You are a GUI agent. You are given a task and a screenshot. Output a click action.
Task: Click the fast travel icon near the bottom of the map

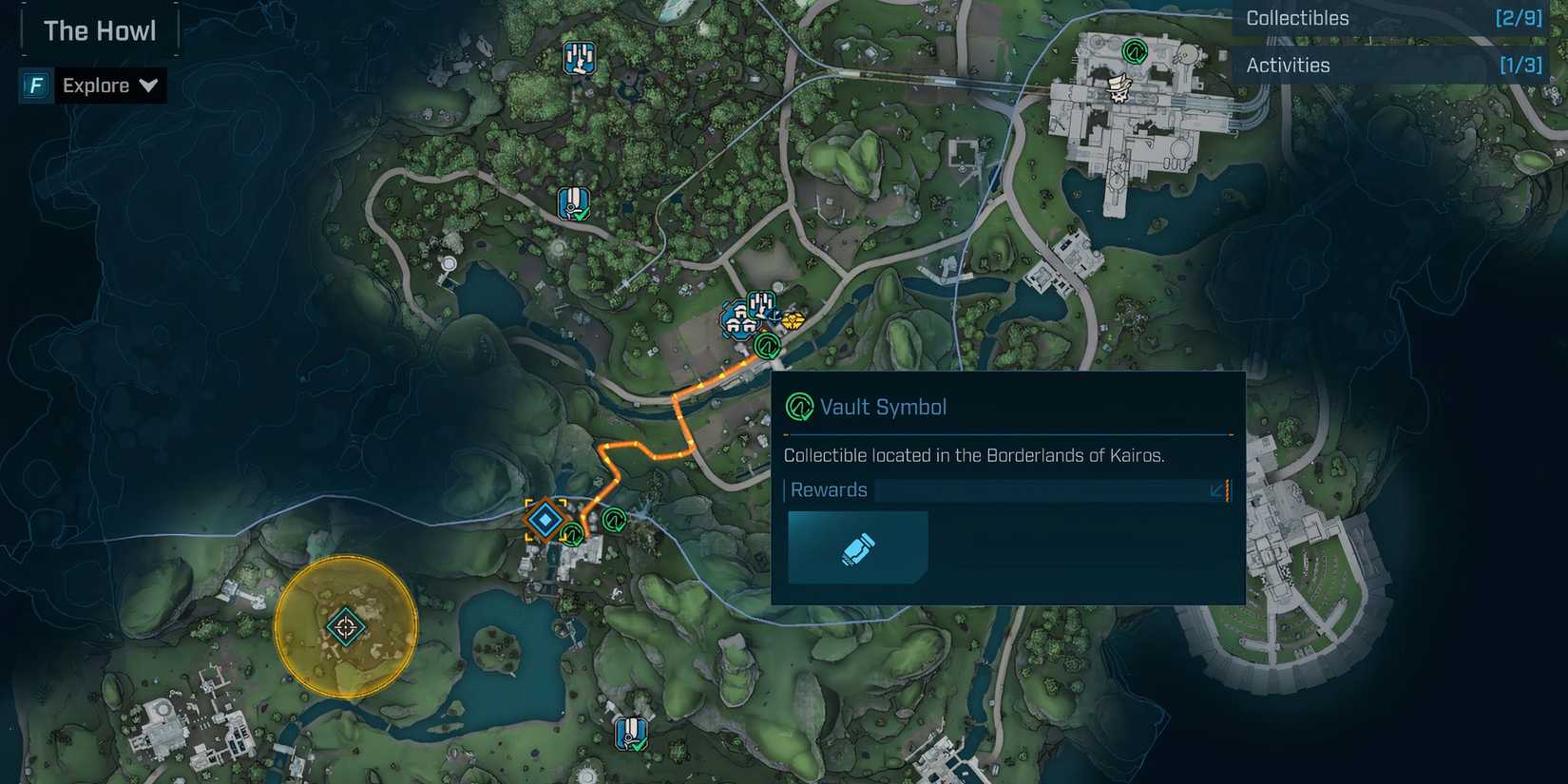coord(630,732)
